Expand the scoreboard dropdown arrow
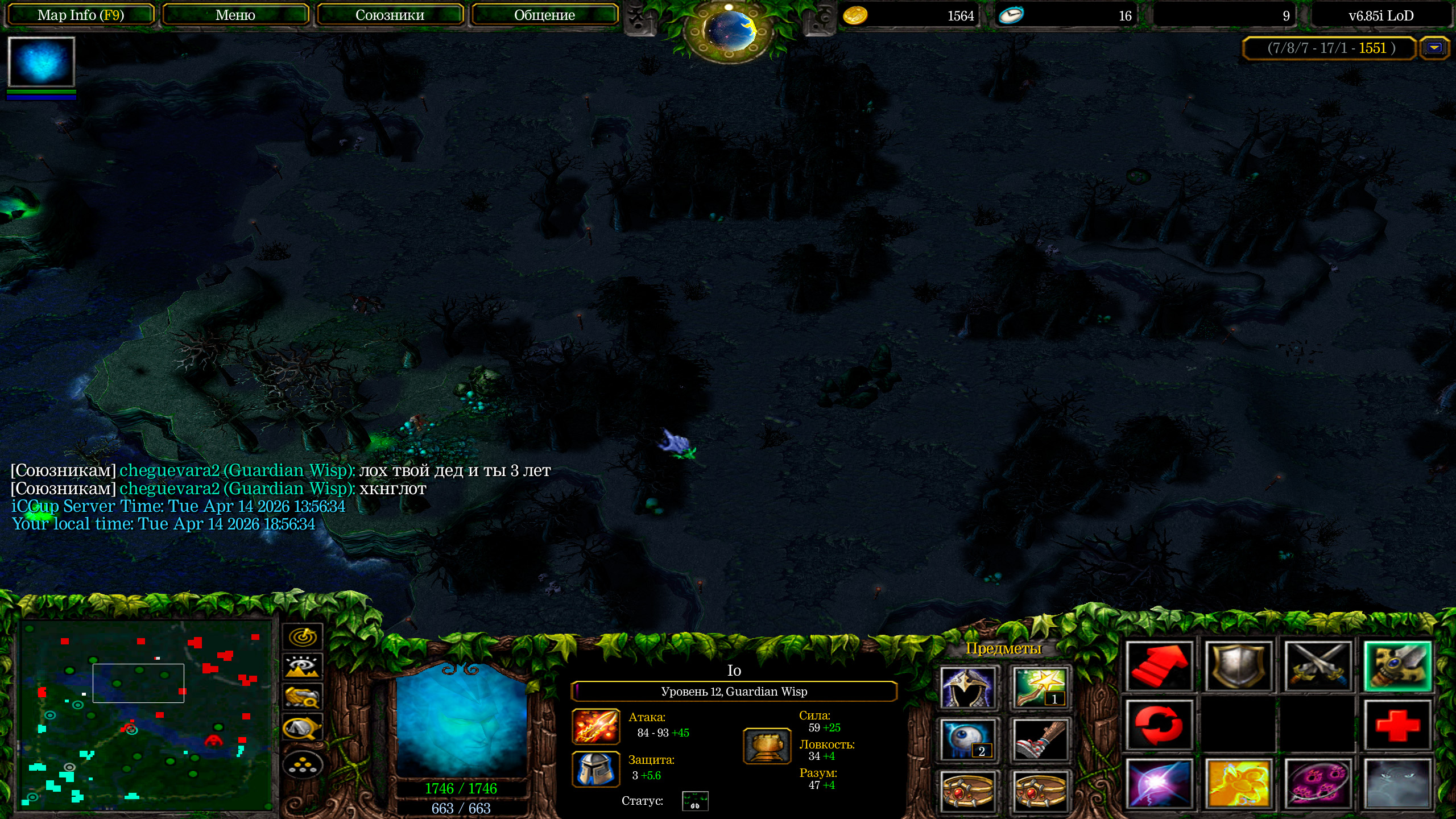Viewport: 1456px width, 819px height. click(x=1434, y=48)
